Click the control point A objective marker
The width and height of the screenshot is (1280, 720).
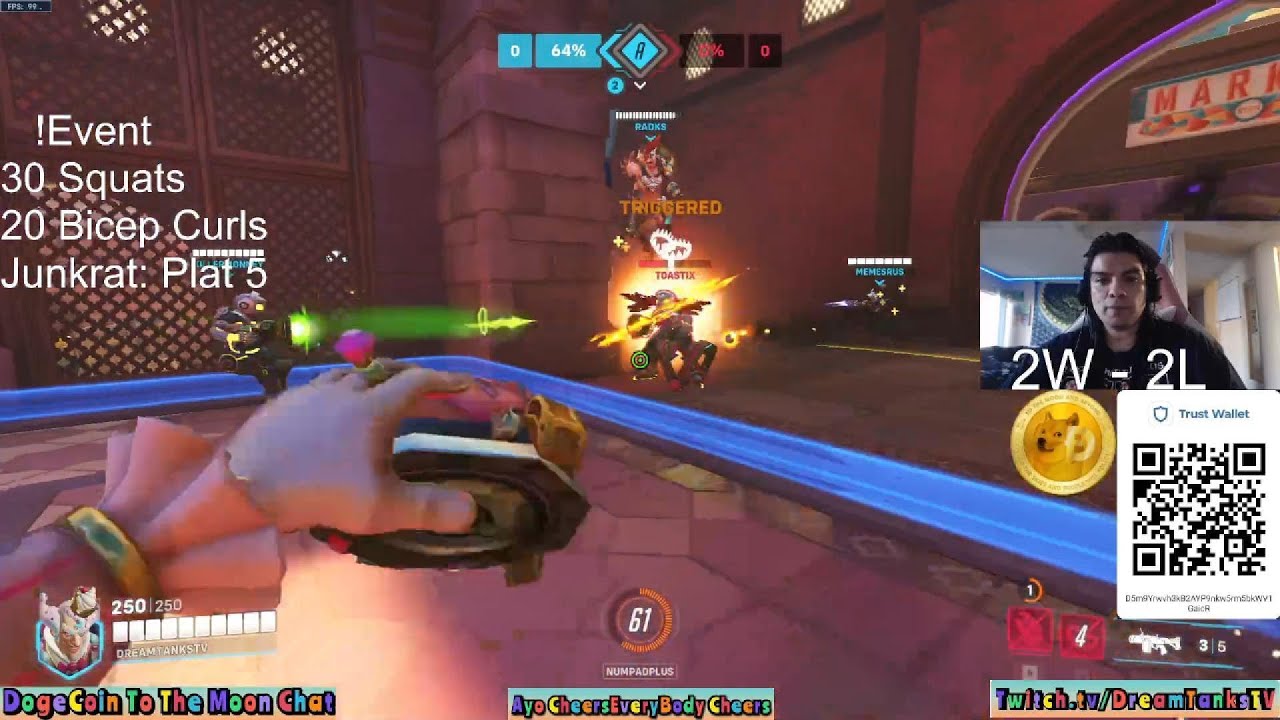tap(639, 50)
